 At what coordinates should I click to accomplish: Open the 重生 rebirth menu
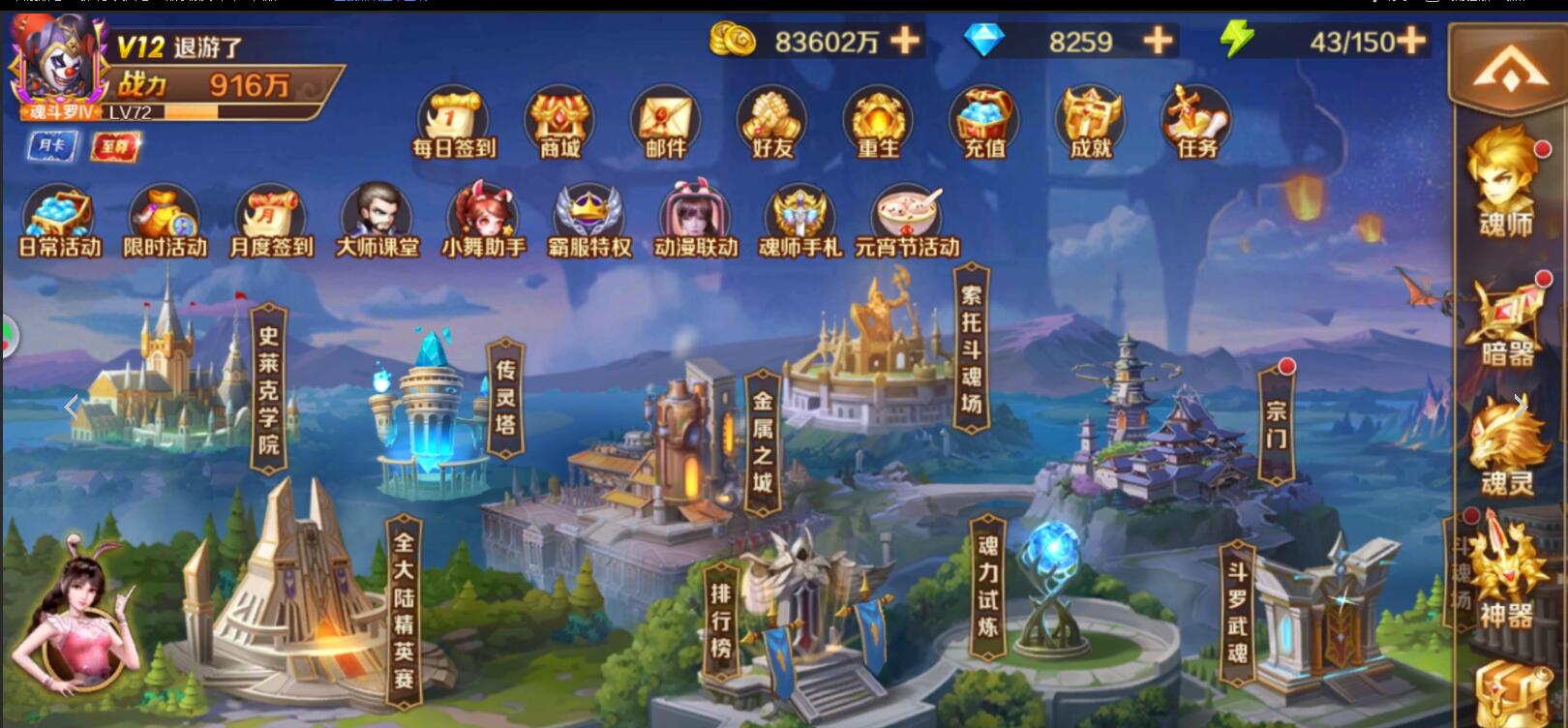(878, 124)
